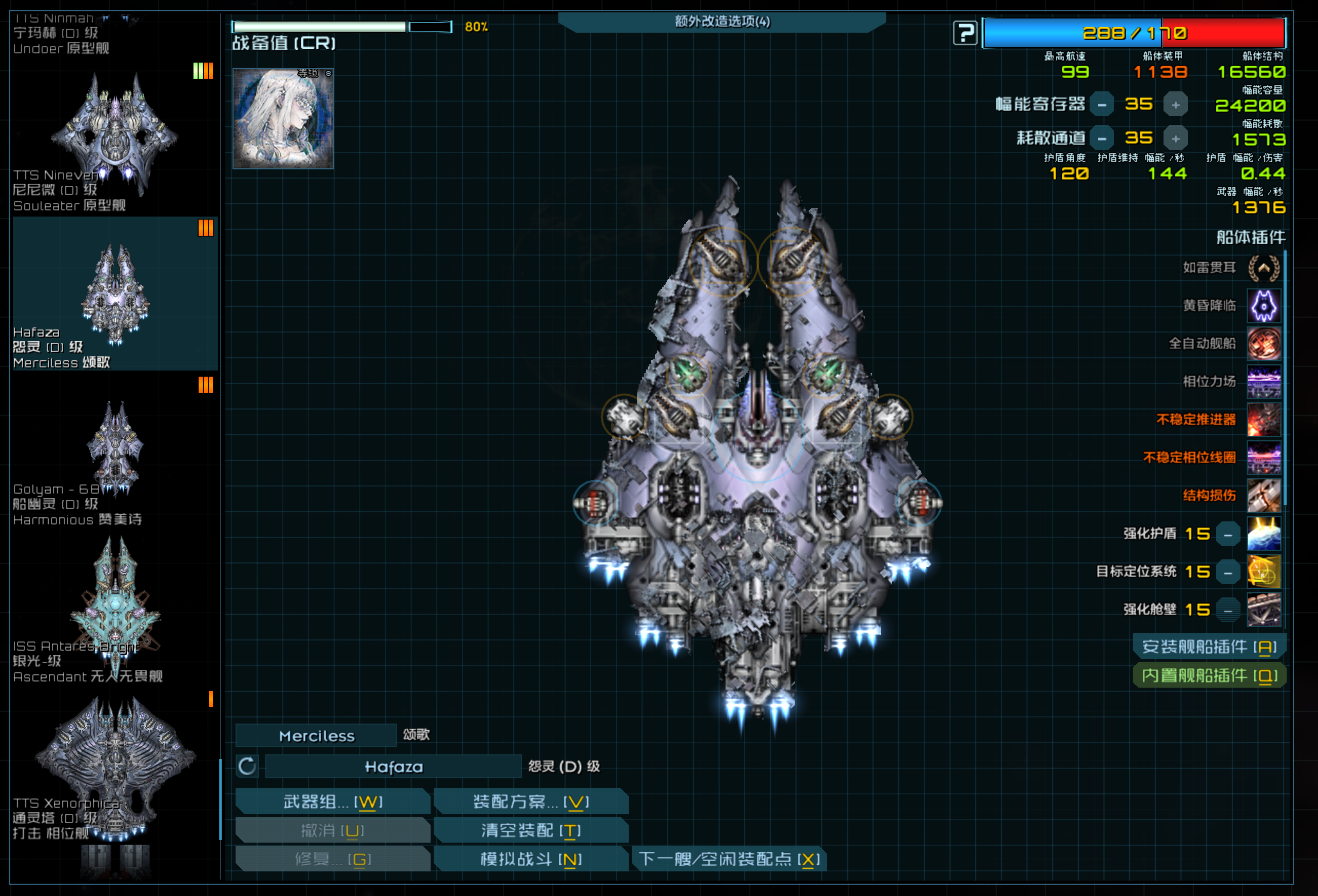Edit the Hafaza ship name field

click(x=393, y=767)
